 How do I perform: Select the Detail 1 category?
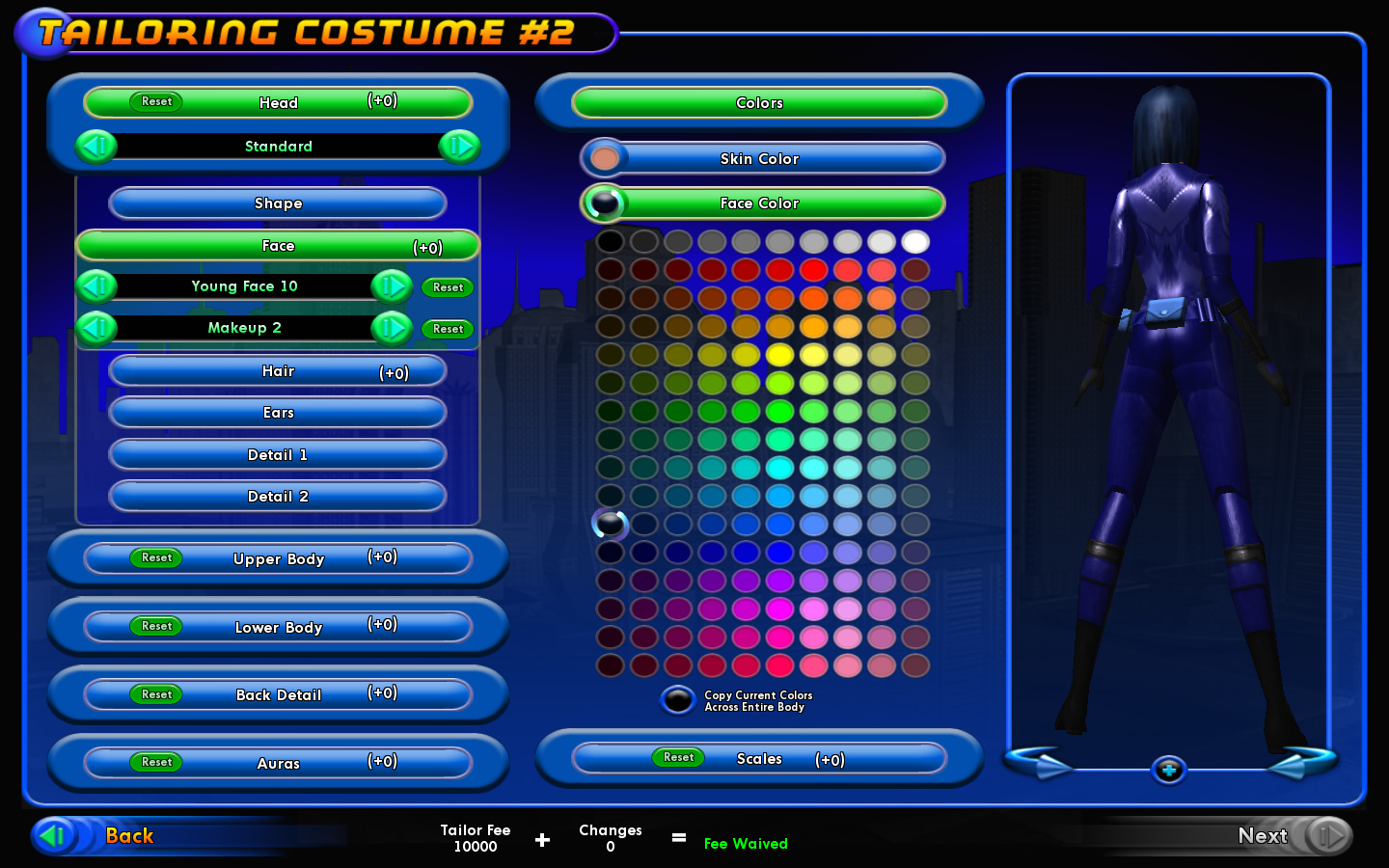click(278, 455)
